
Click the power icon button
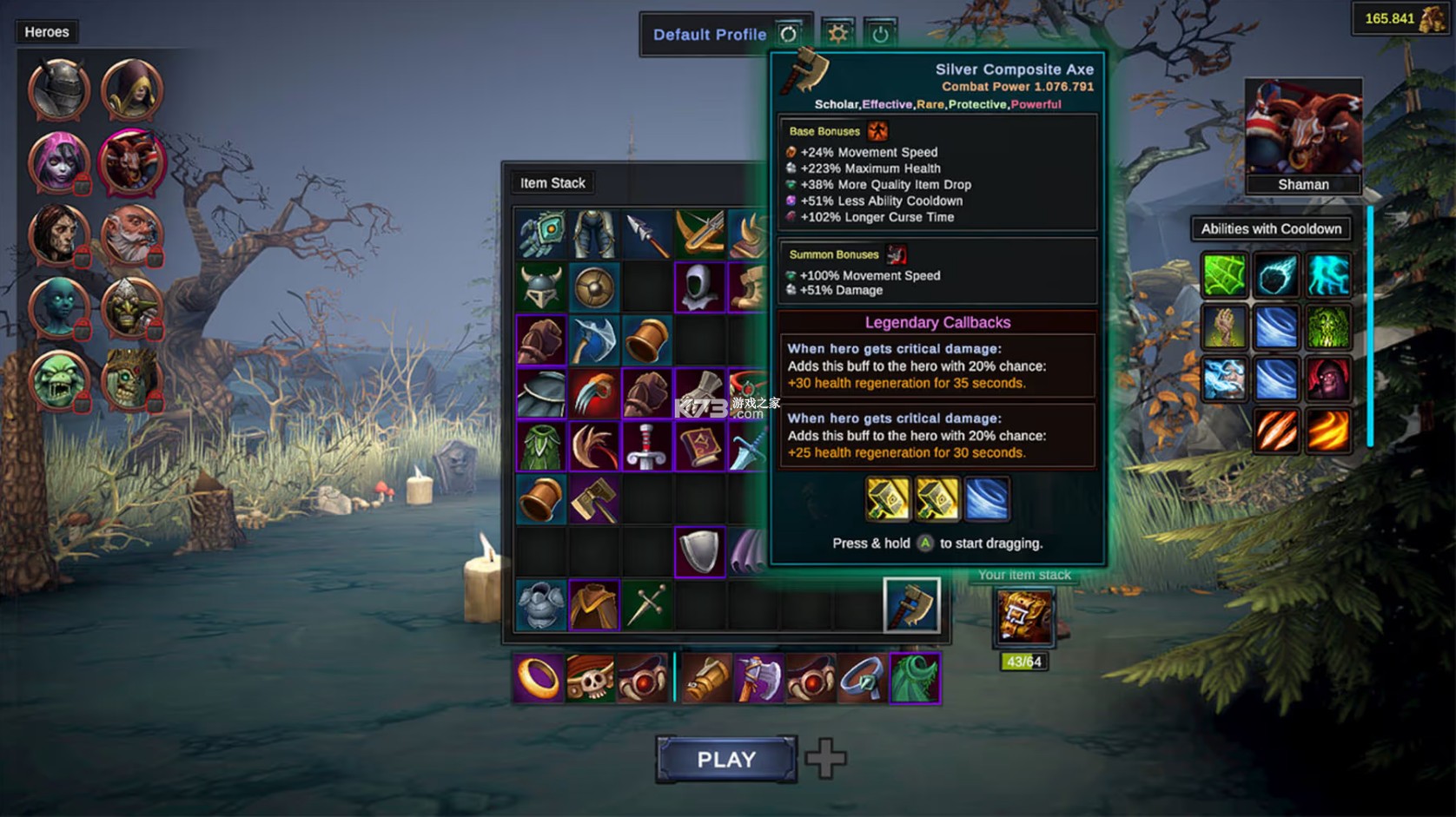pyautogui.click(x=880, y=34)
